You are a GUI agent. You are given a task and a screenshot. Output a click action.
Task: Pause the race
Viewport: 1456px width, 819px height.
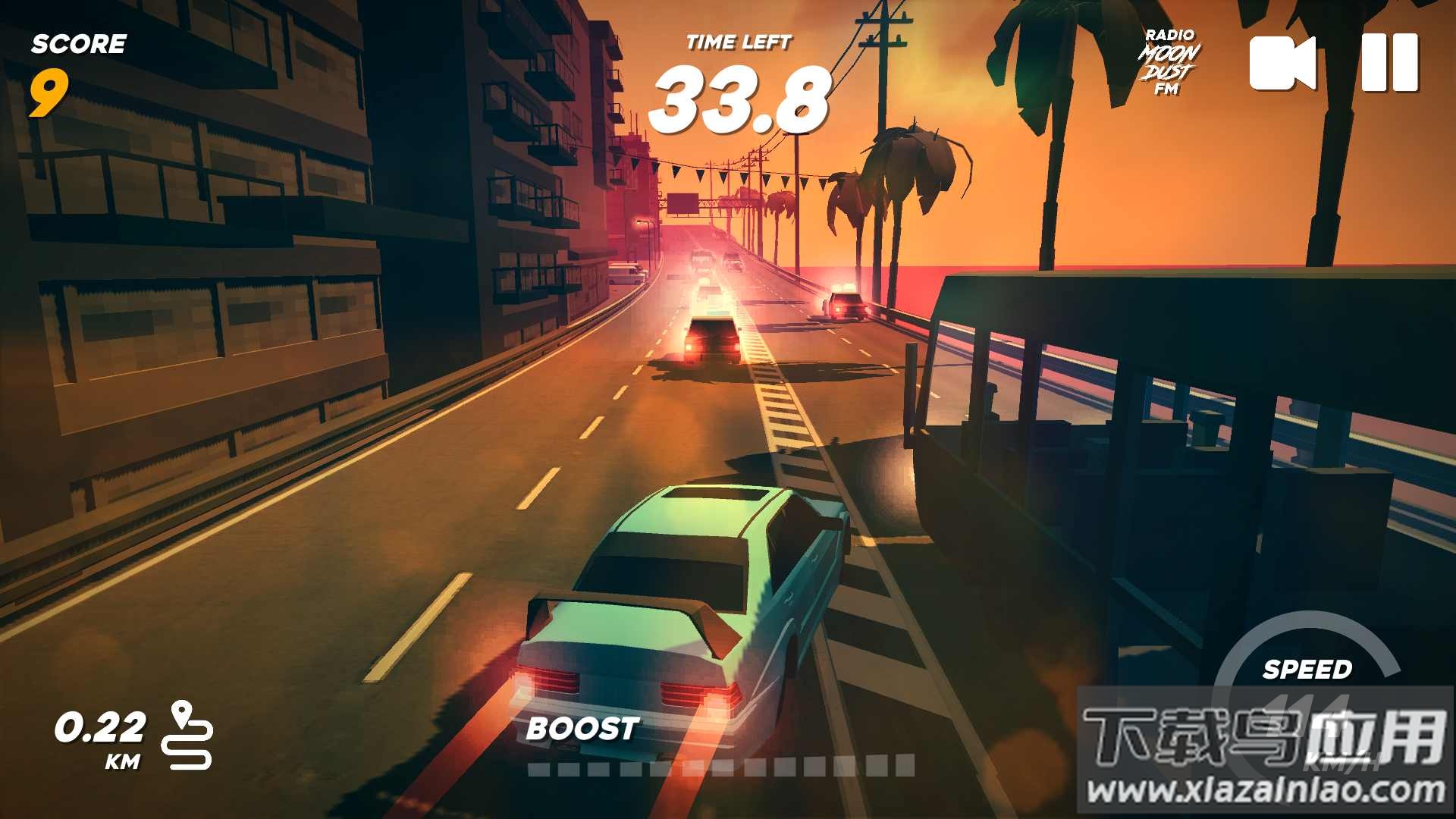click(1389, 63)
